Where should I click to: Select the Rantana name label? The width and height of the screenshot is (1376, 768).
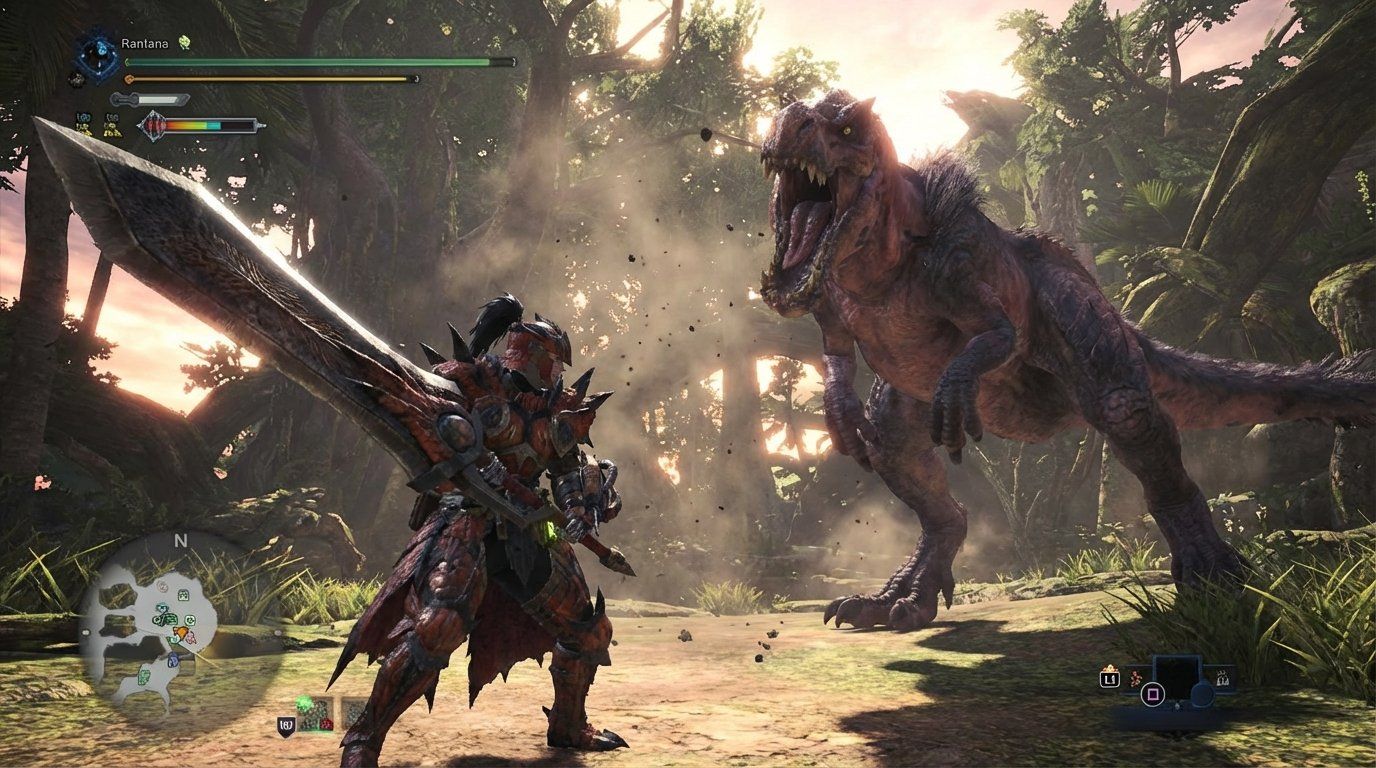(146, 44)
